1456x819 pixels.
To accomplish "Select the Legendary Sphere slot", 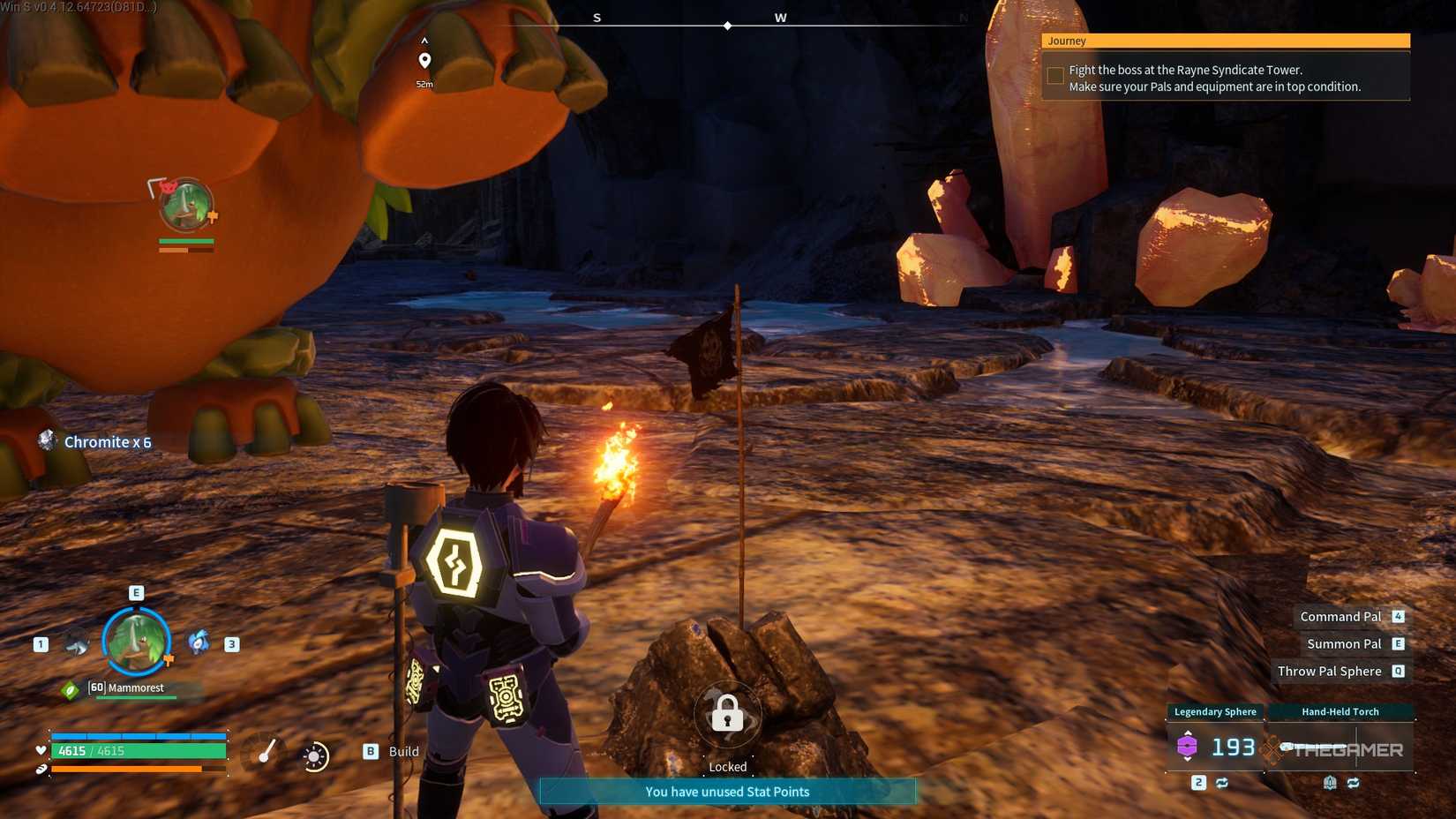I will coord(1216,748).
